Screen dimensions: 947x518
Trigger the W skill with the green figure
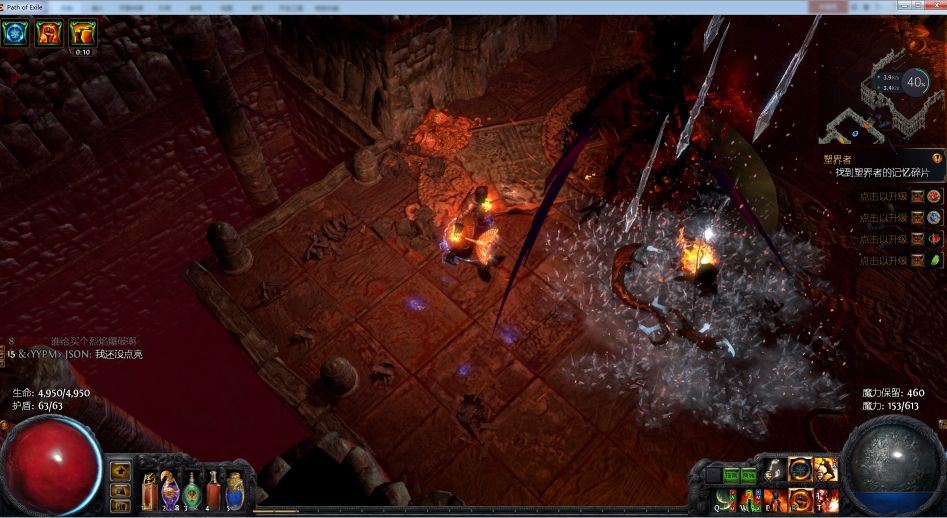click(x=750, y=499)
